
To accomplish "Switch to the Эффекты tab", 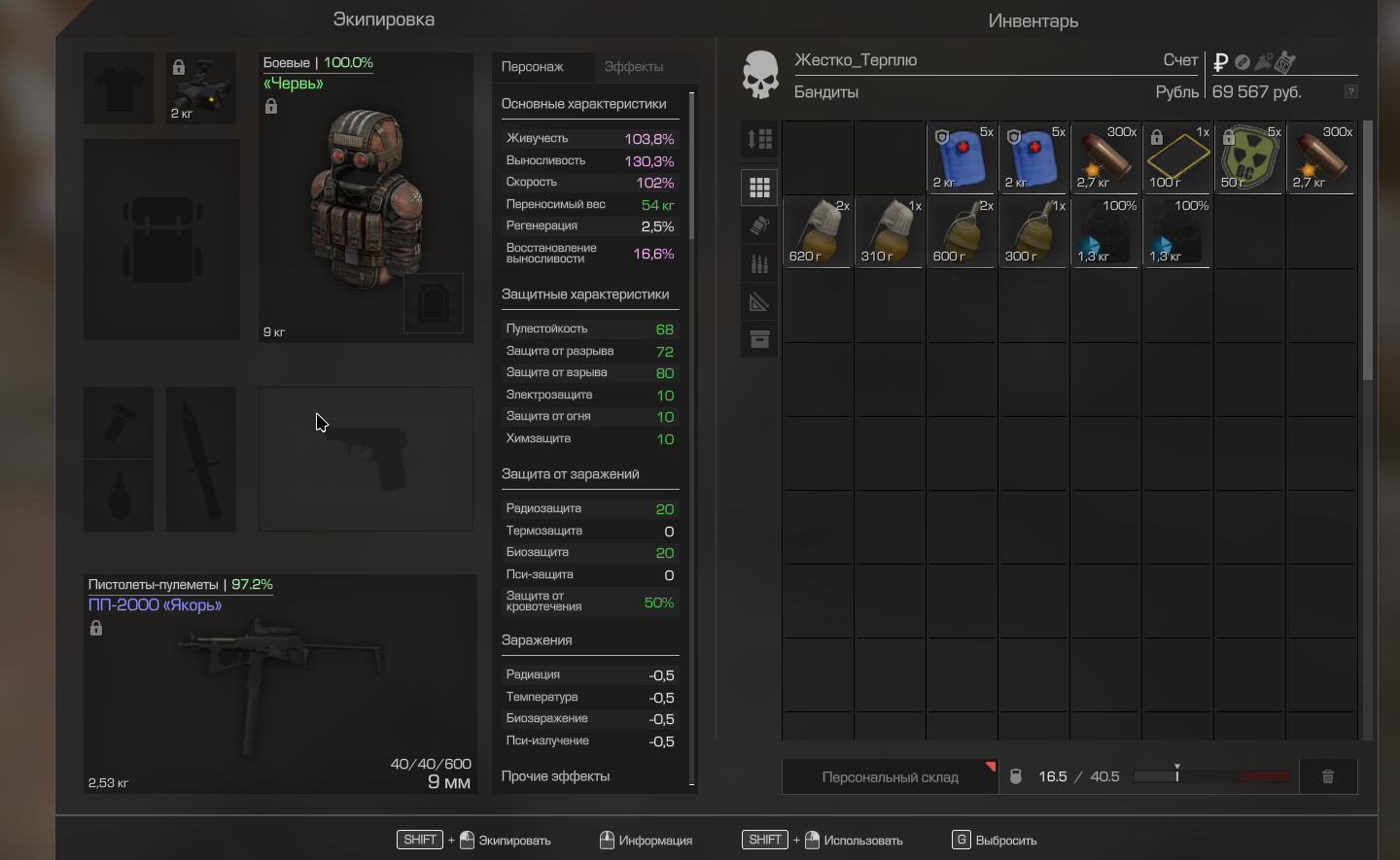I will pos(633,67).
